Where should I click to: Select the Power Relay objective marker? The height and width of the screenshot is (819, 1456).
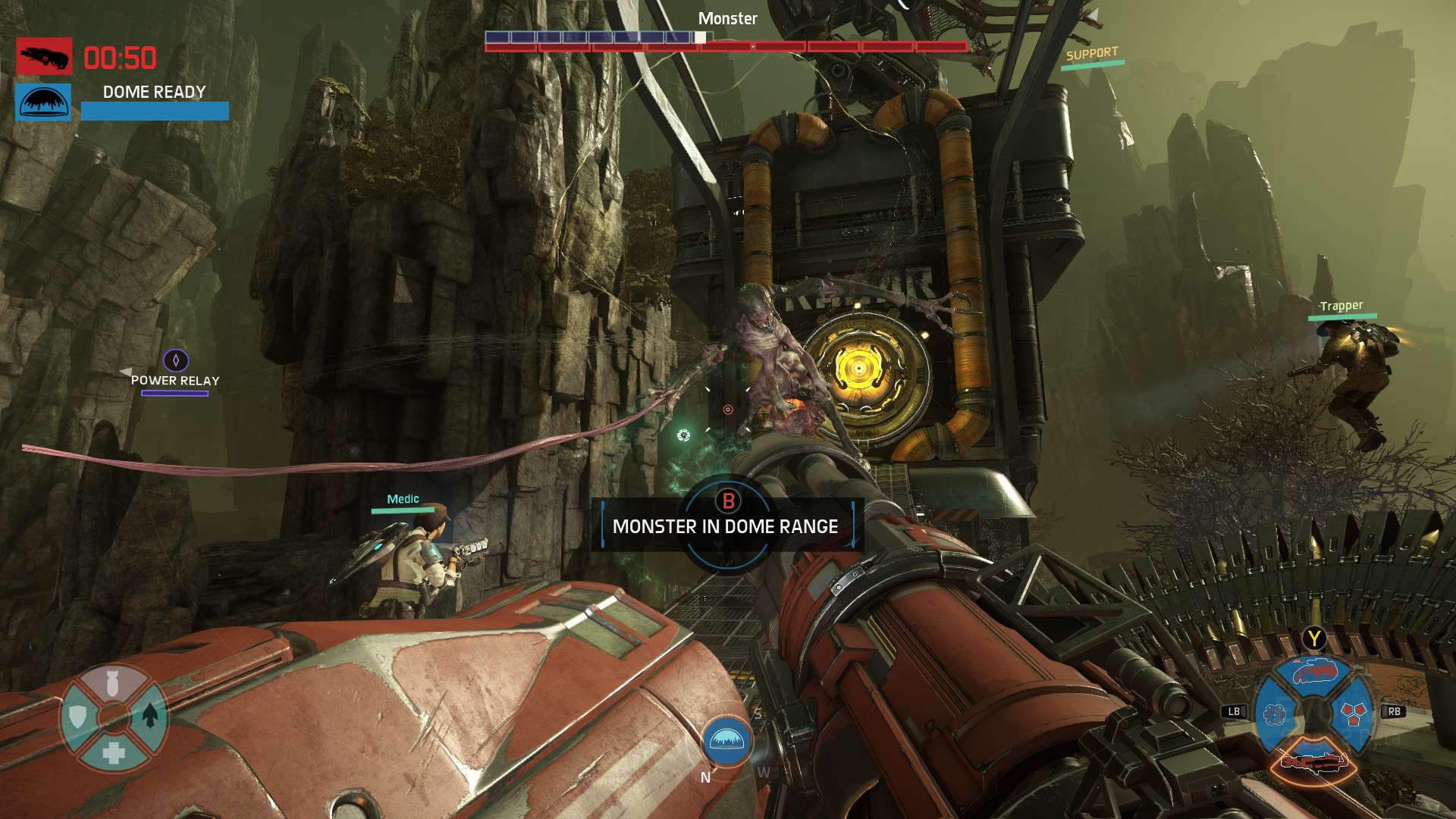tap(176, 360)
